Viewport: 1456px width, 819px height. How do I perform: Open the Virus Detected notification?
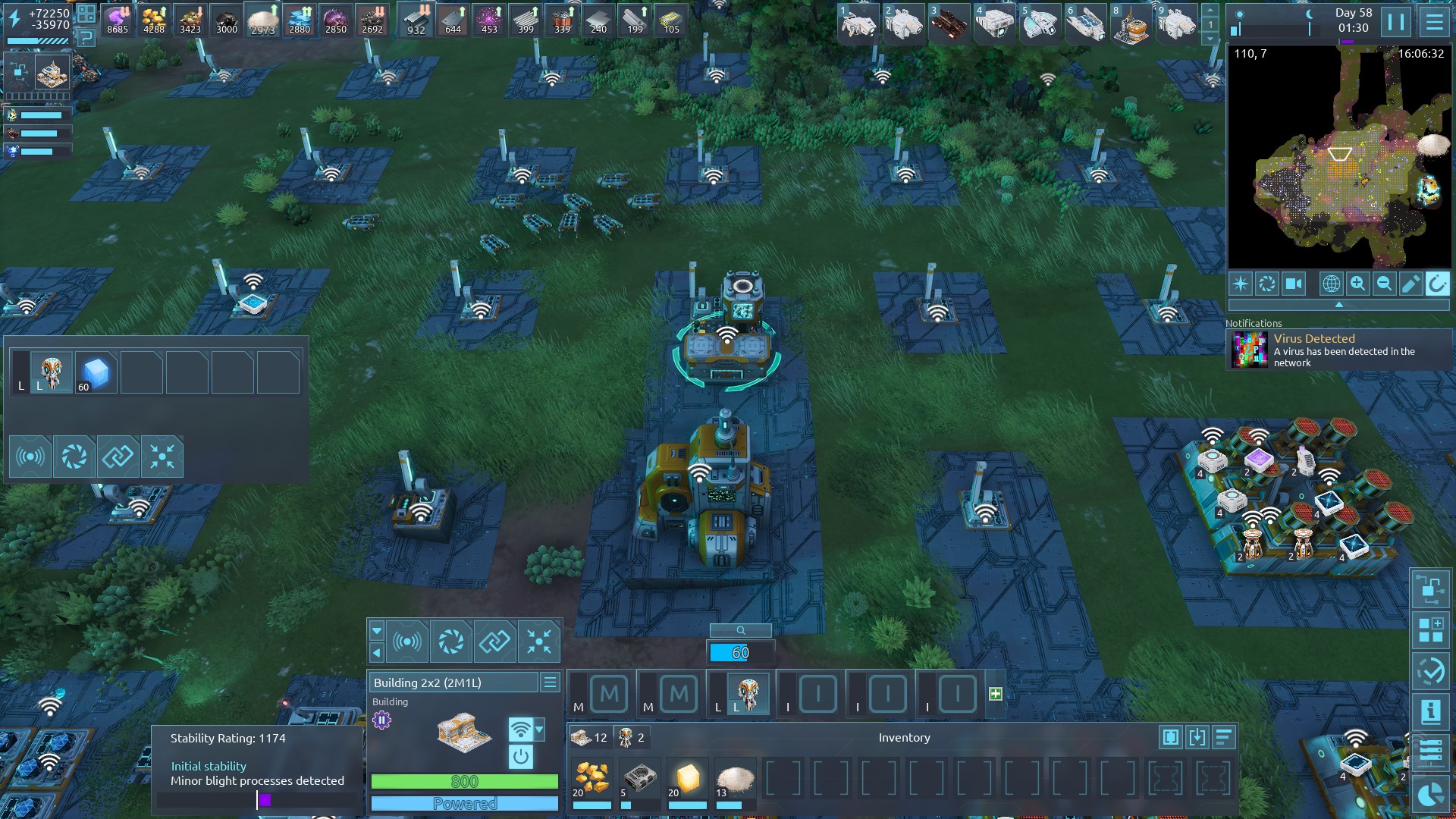point(1339,350)
